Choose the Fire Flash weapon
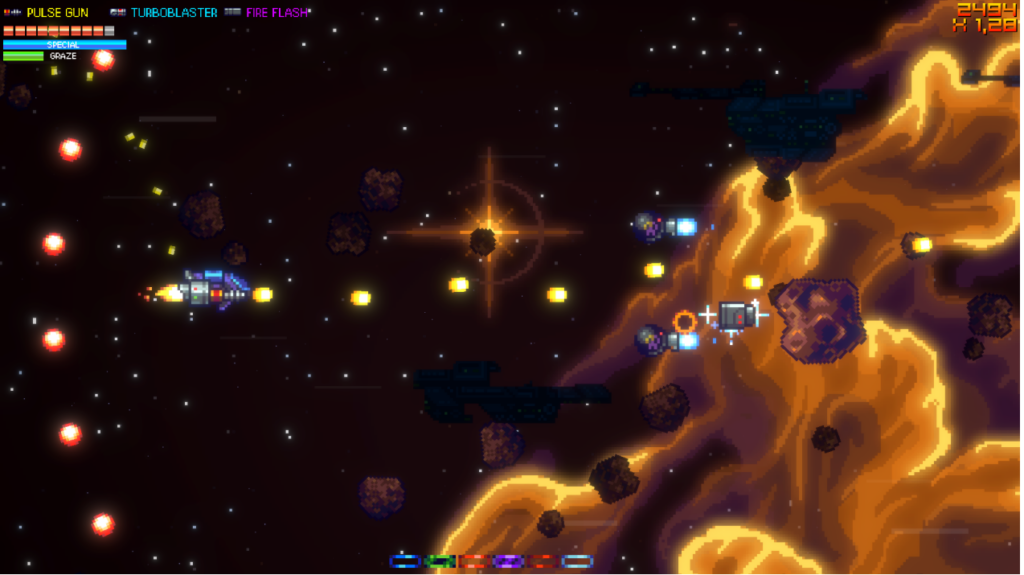Viewport: 1024px width, 575px height. pos(276,13)
